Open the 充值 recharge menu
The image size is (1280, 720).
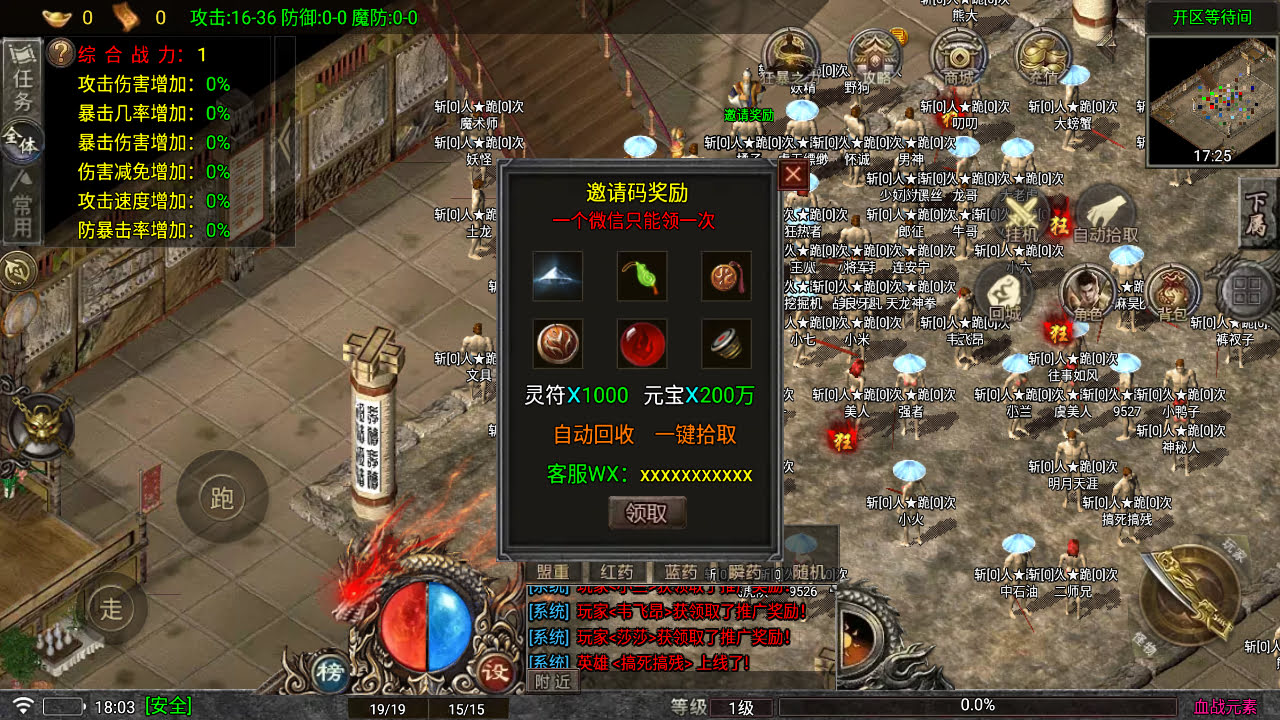[x=1043, y=58]
